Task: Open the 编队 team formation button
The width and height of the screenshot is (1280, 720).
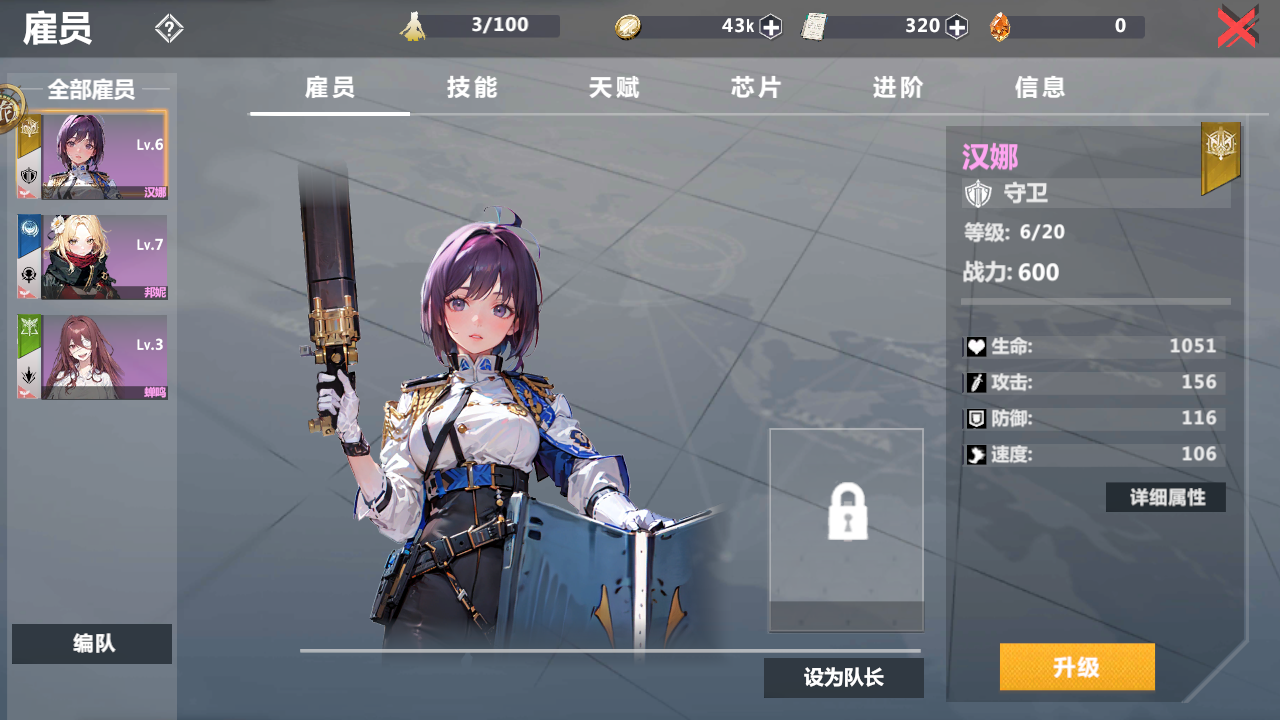Action: [x=92, y=644]
